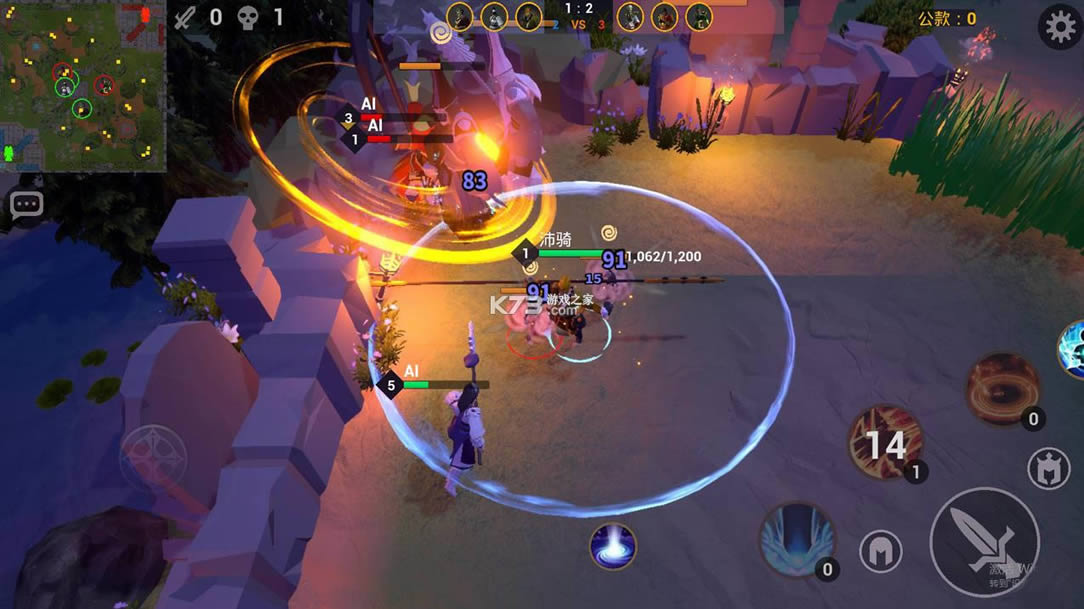1084x609 pixels.
Task: Open the settings gear menu
Action: coord(1060,27)
